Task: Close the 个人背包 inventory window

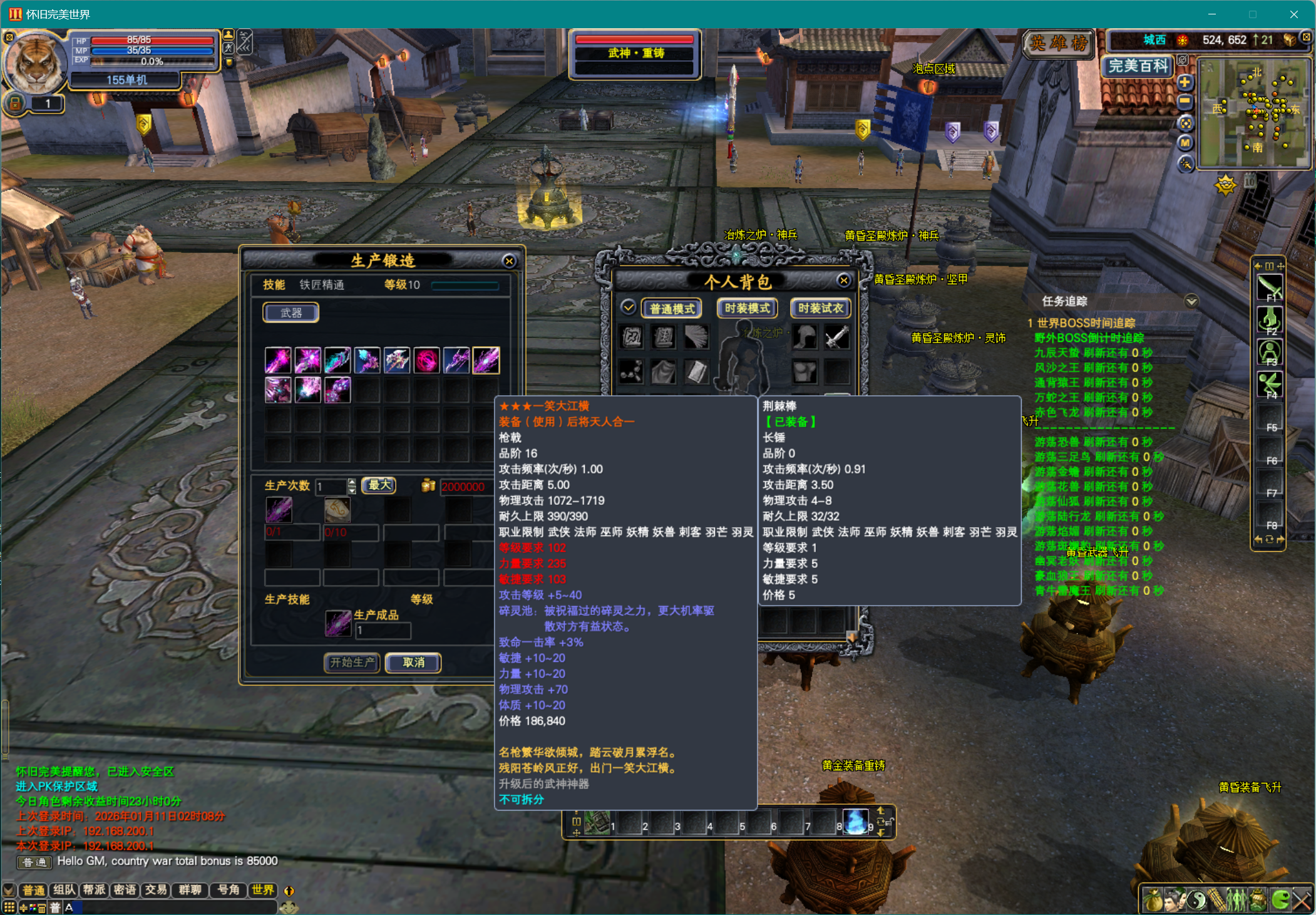Action: 844,281
